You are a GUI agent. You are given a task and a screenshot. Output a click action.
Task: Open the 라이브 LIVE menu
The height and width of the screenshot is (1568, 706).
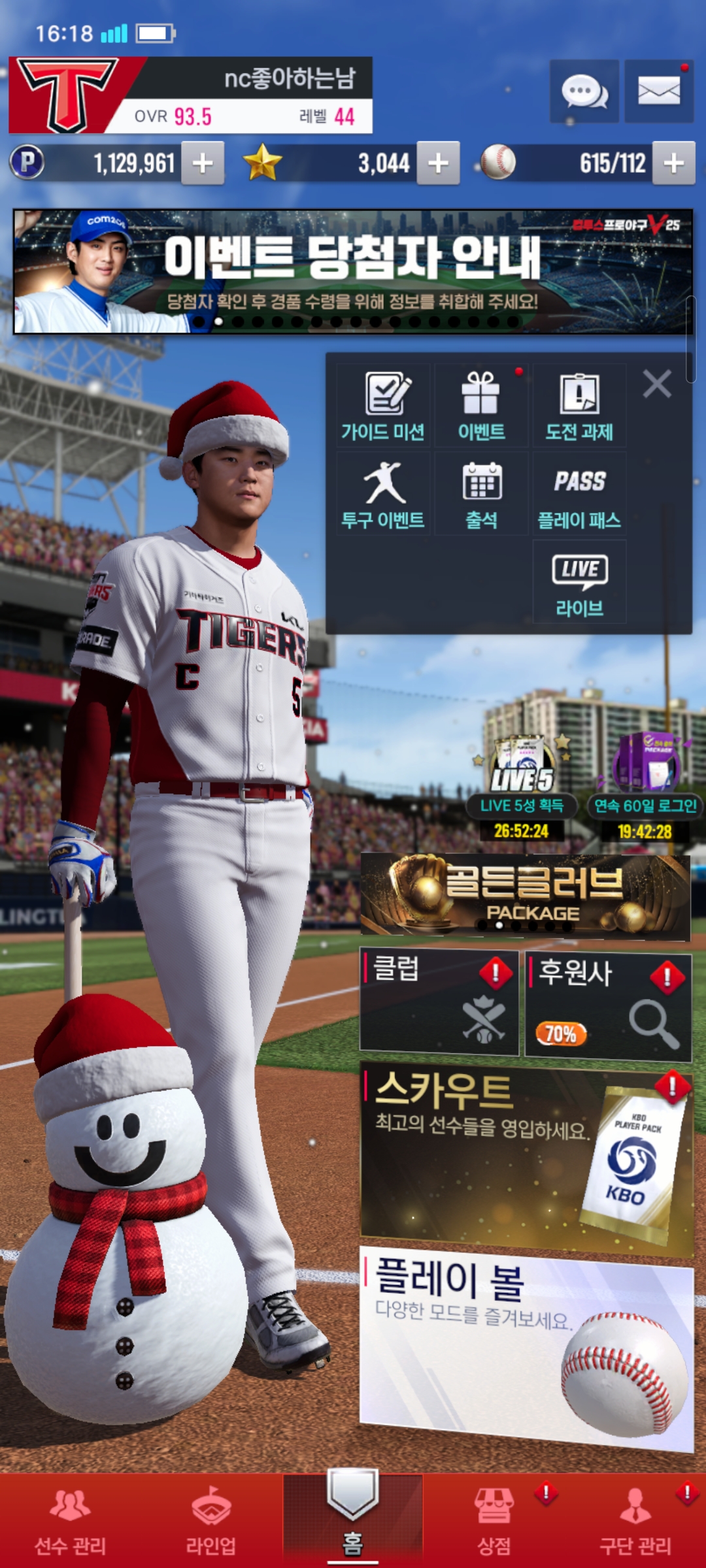[x=580, y=583]
